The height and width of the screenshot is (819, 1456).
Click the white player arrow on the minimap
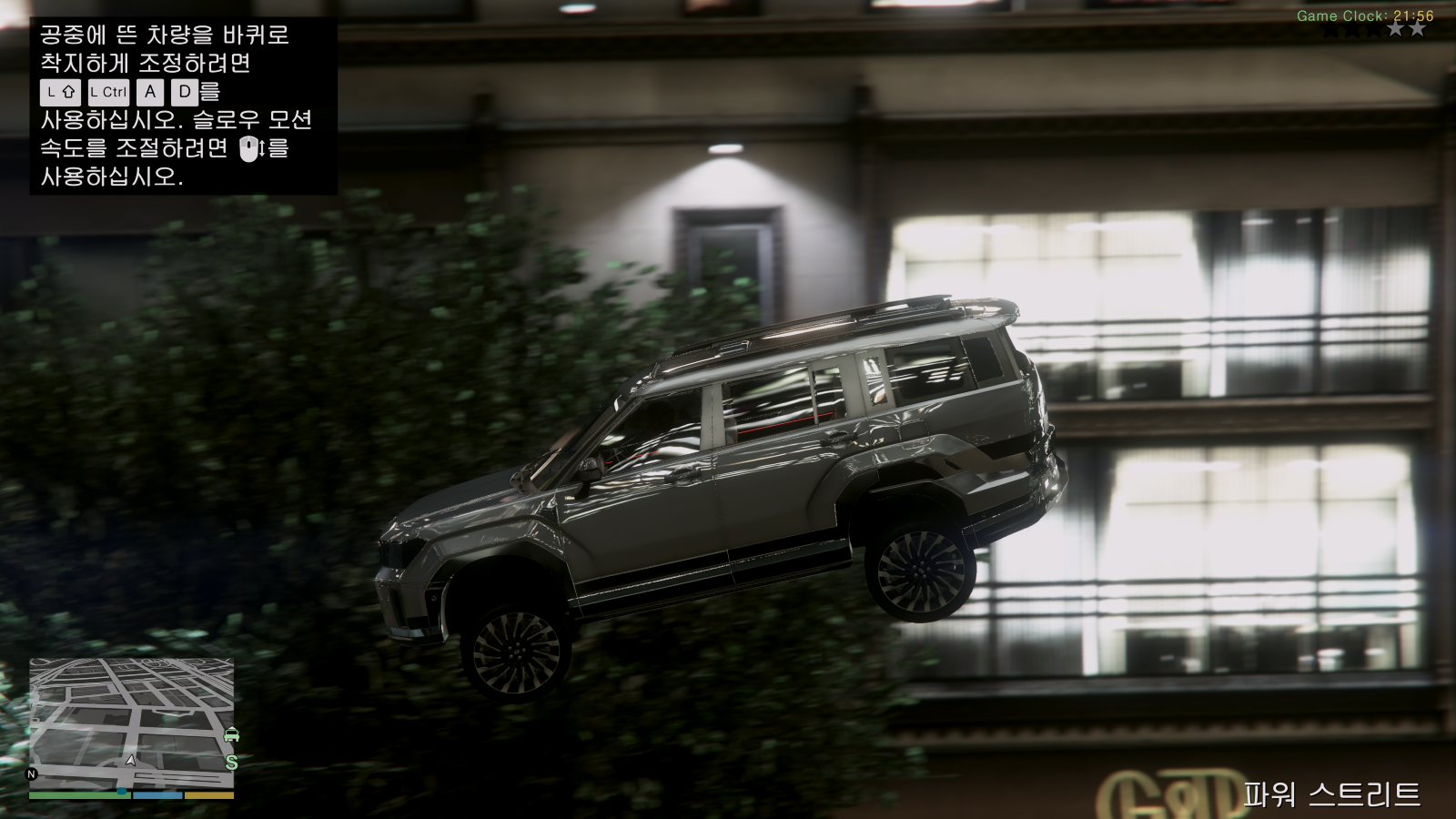coord(130,761)
